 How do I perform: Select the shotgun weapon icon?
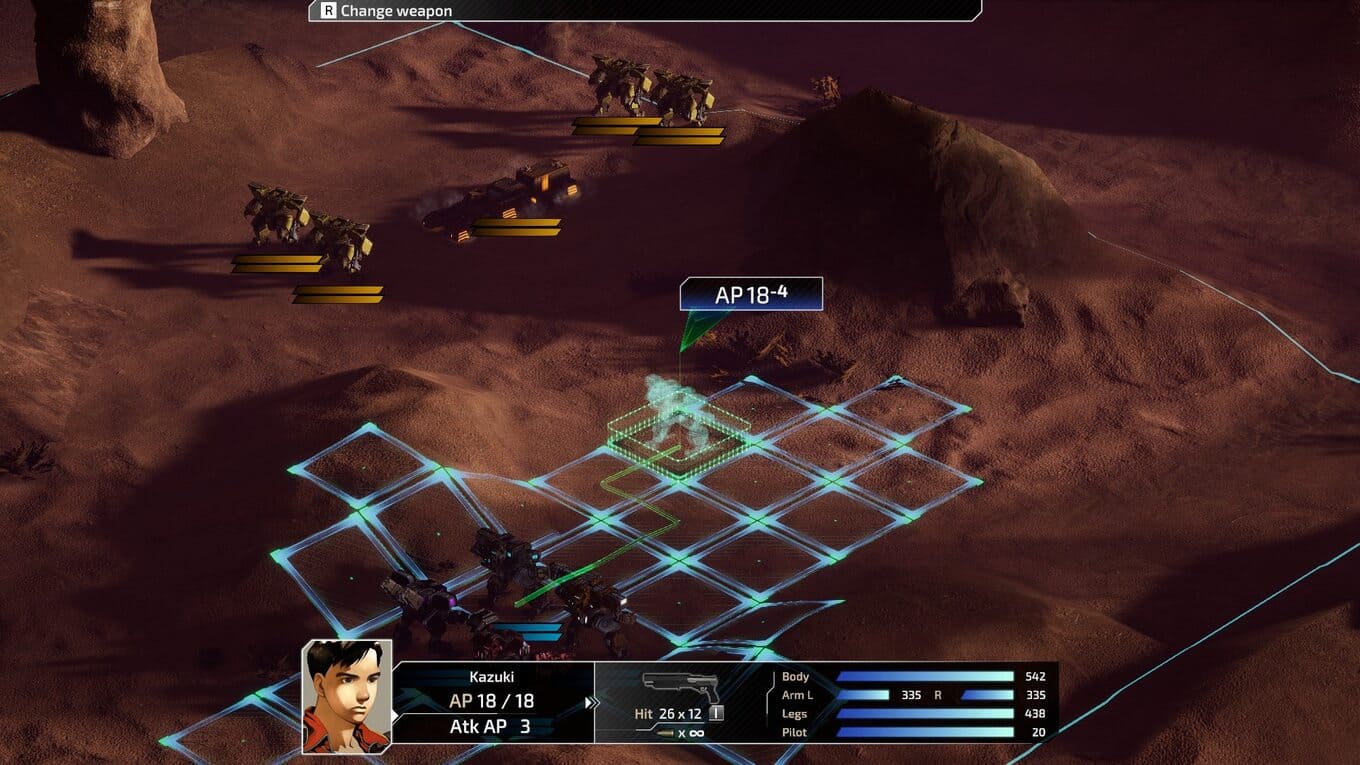click(x=681, y=687)
